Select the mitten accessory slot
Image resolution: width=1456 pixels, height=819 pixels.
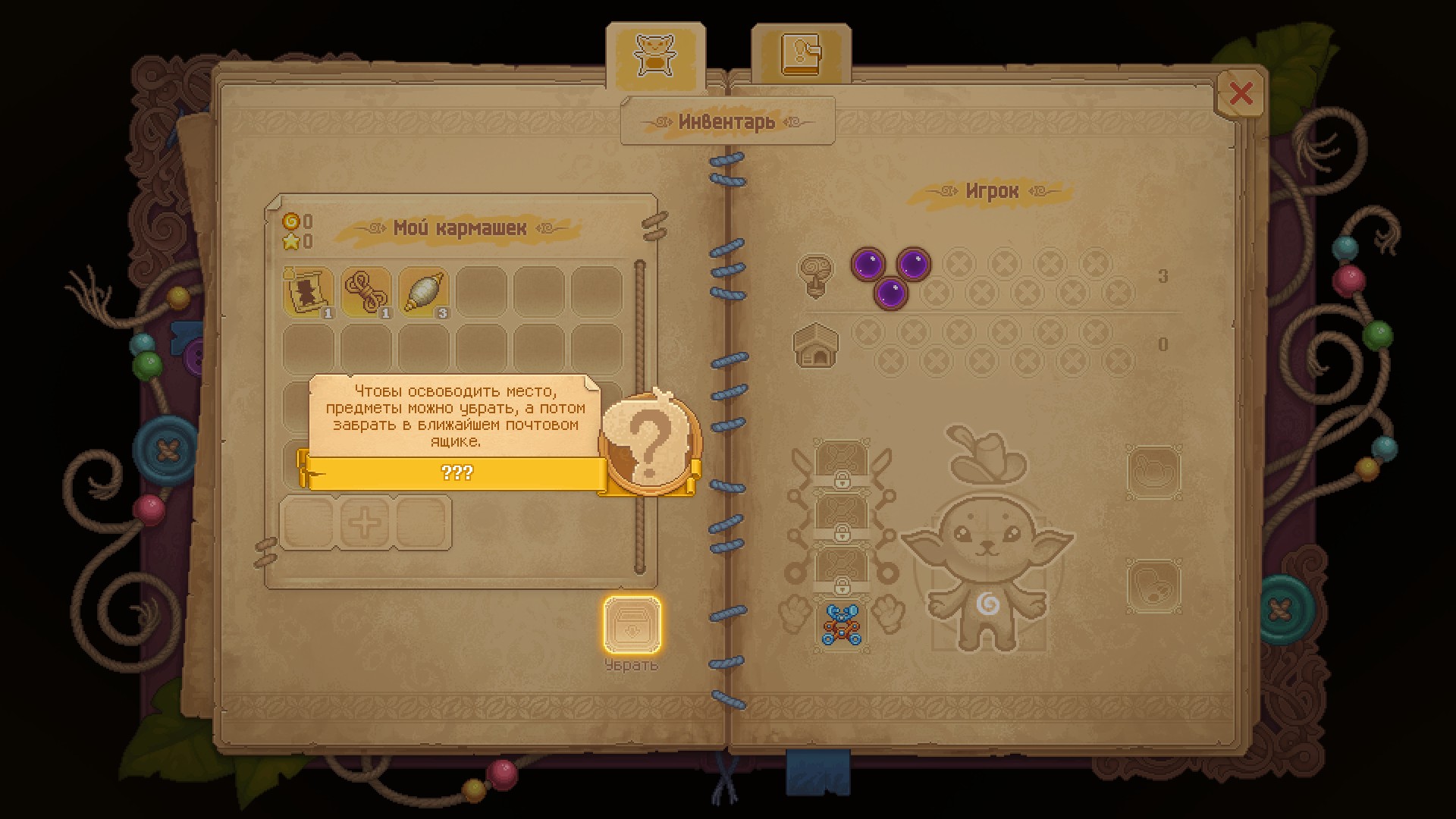pos(1153,585)
